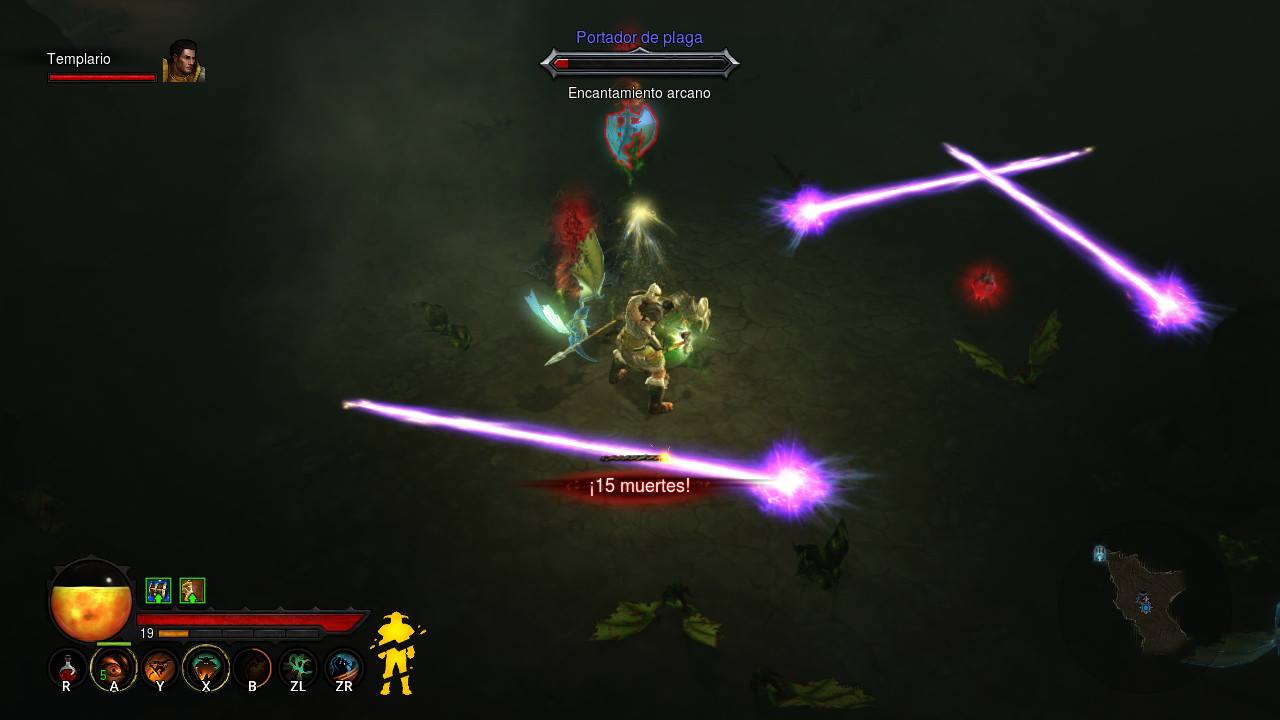This screenshot has width=1280, height=720.
Task: Use the red health potion slot
Action: click(67, 667)
